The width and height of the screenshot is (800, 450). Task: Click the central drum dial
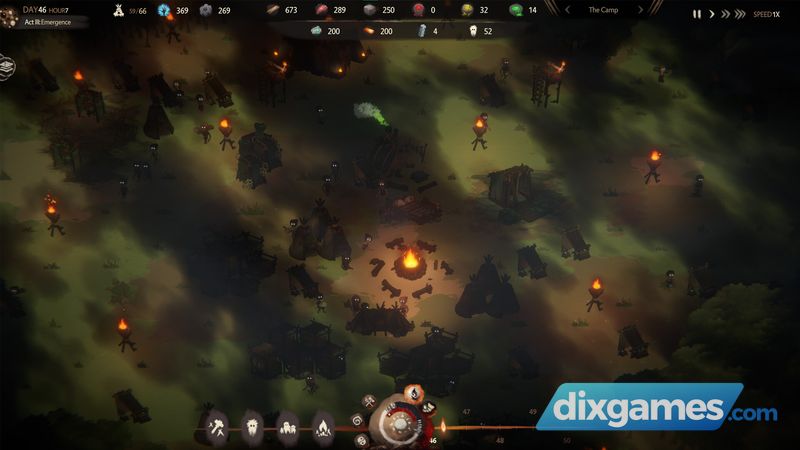click(x=398, y=424)
